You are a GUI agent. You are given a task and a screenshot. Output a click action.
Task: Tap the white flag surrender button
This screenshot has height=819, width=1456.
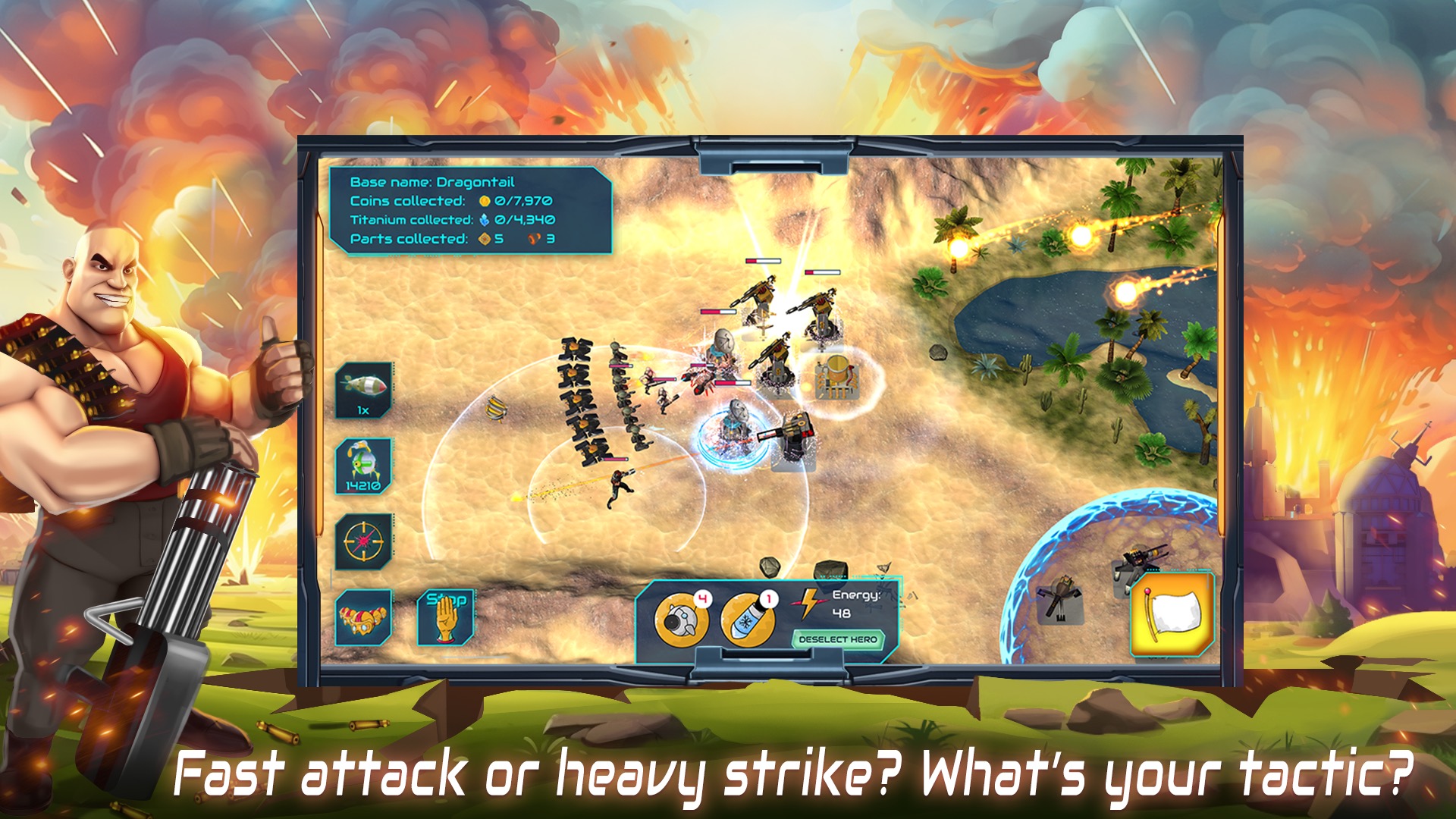click(1172, 613)
